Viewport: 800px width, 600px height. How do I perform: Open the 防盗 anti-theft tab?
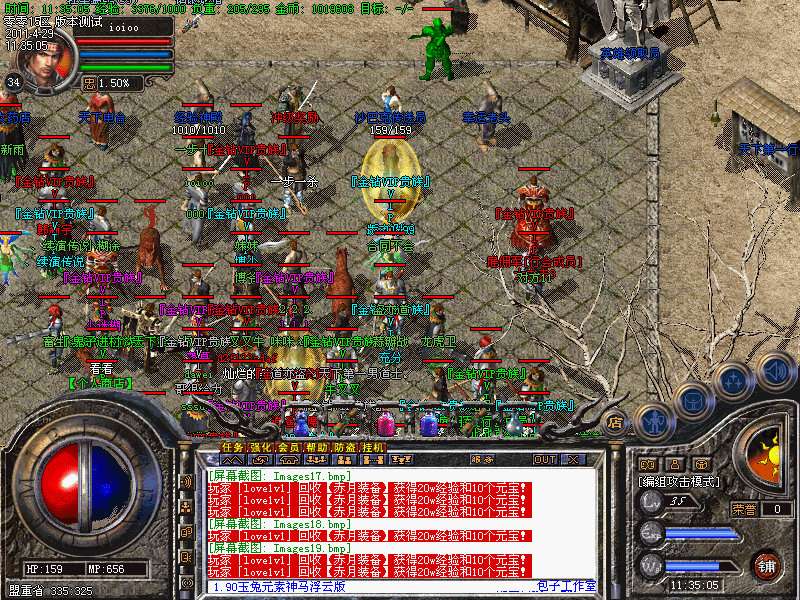click(344, 447)
